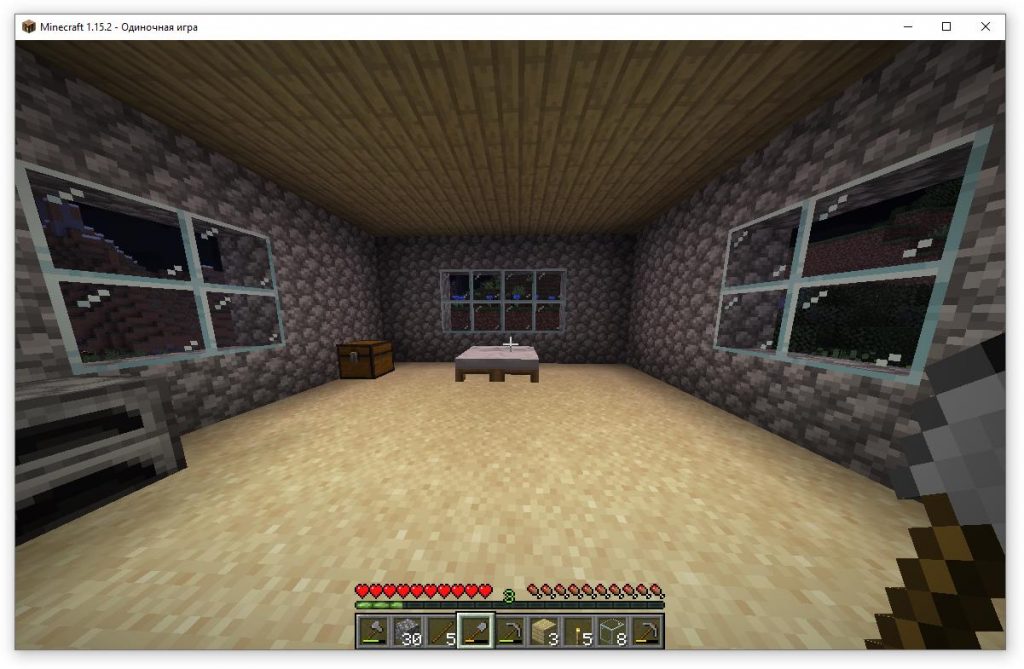
Task: Select the pickaxe slot beside the glass blocks
Action: [646, 630]
